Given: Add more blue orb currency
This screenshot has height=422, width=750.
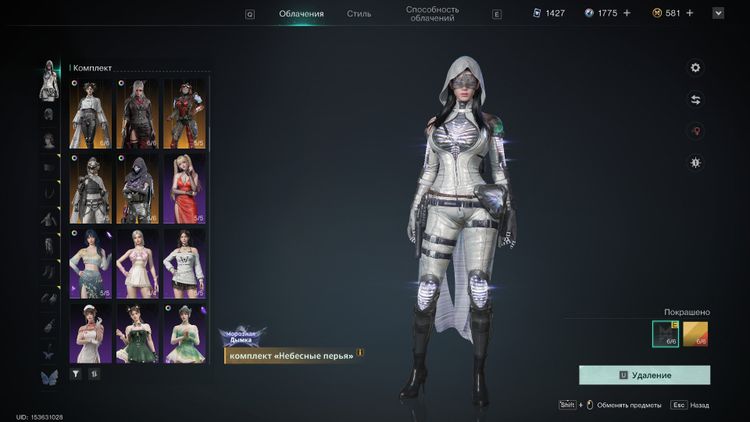Looking at the screenshot, I should coord(627,13).
